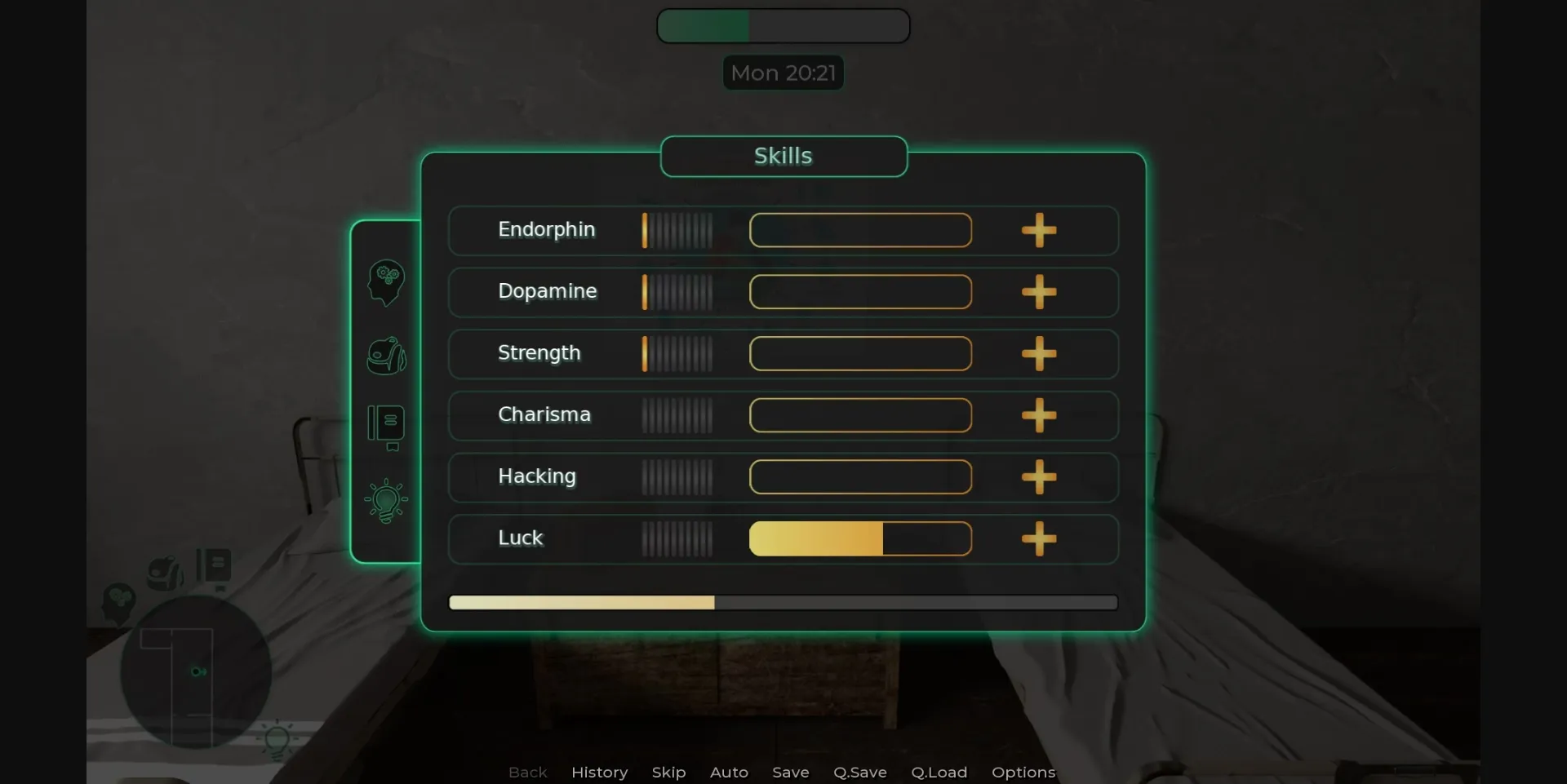Open Options from the bottom menu
1567x784 pixels.
1023,772
